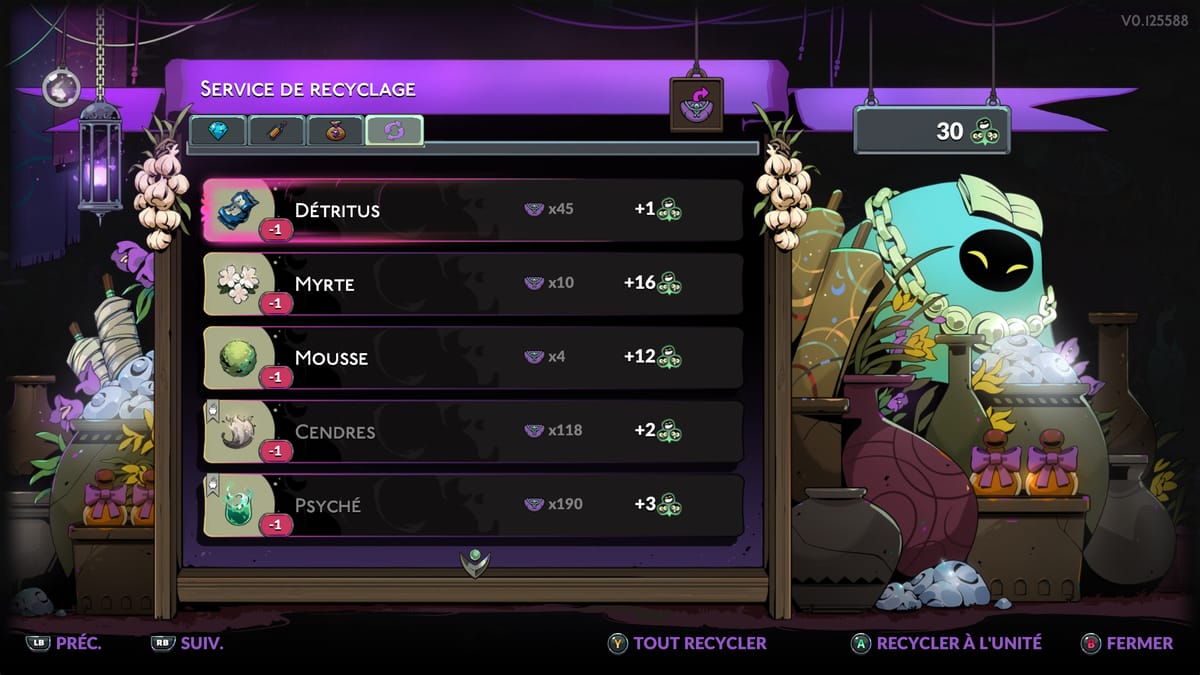Switch to the coin pouch tab
Viewport: 1200px width, 675px height.
tap(335, 131)
